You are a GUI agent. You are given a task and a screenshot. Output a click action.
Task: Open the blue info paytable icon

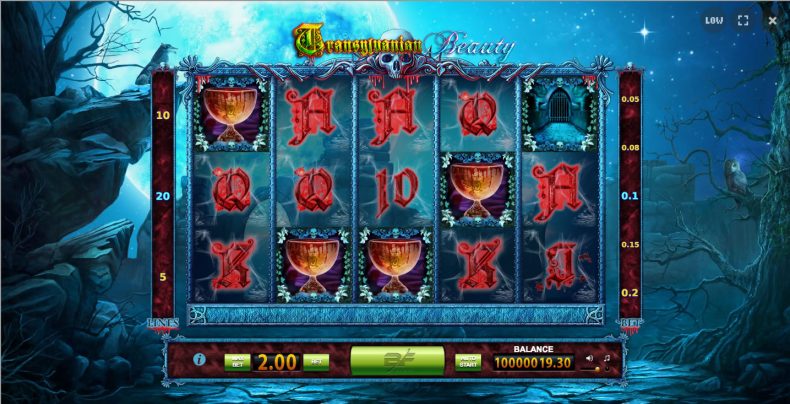coord(200,359)
